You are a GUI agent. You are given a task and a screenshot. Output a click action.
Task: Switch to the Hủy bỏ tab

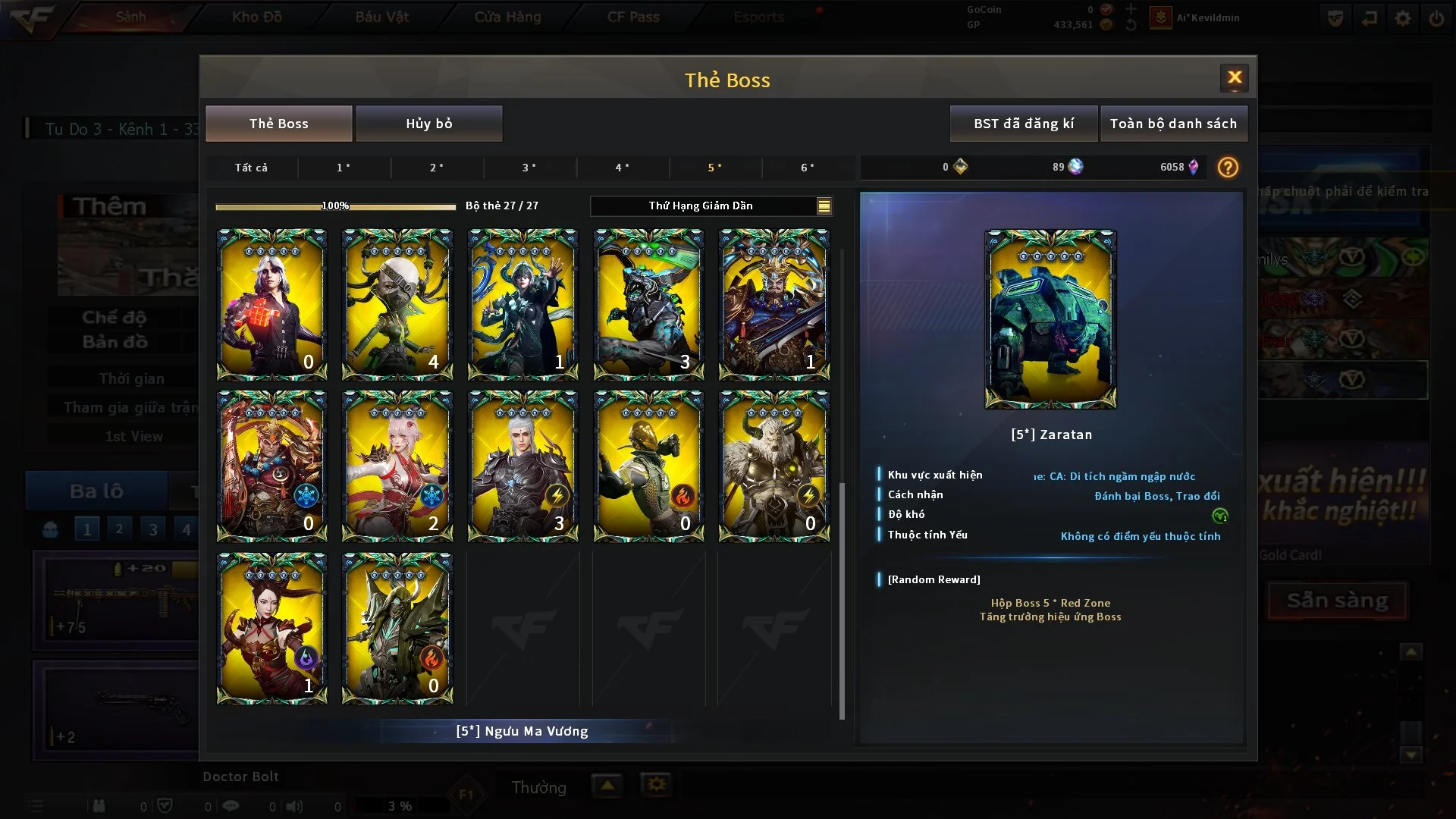coord(428,124)
